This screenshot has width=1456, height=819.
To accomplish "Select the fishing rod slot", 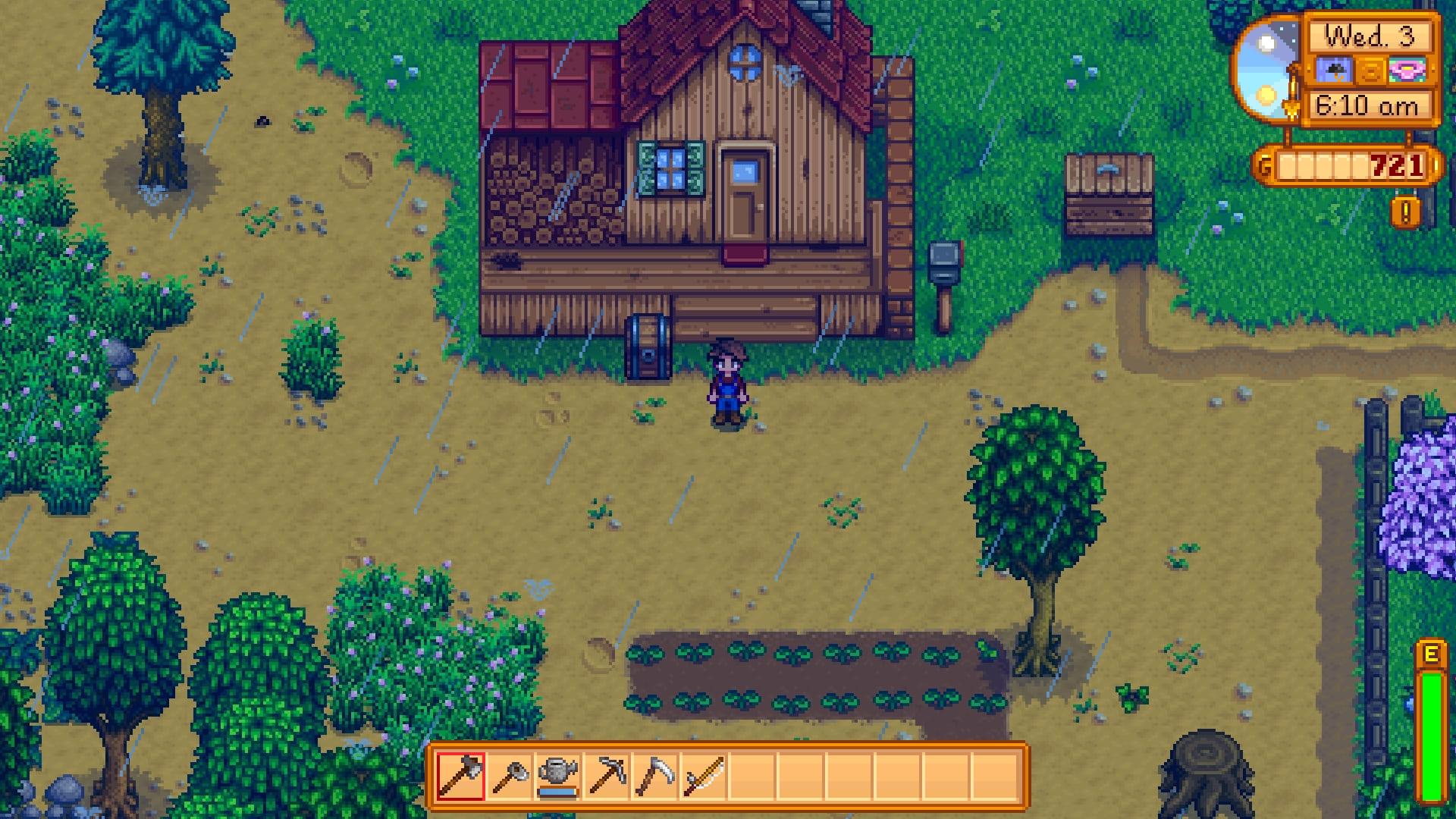I will click(x=704, y=776).
